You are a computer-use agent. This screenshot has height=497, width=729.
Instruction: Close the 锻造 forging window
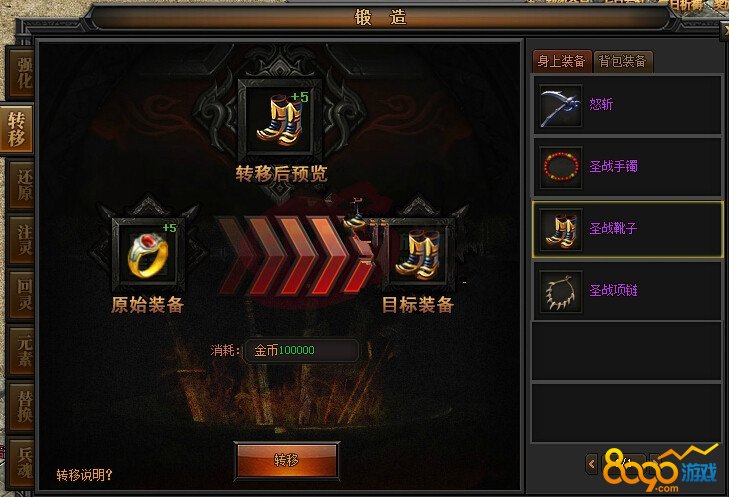tap(724, 32)
